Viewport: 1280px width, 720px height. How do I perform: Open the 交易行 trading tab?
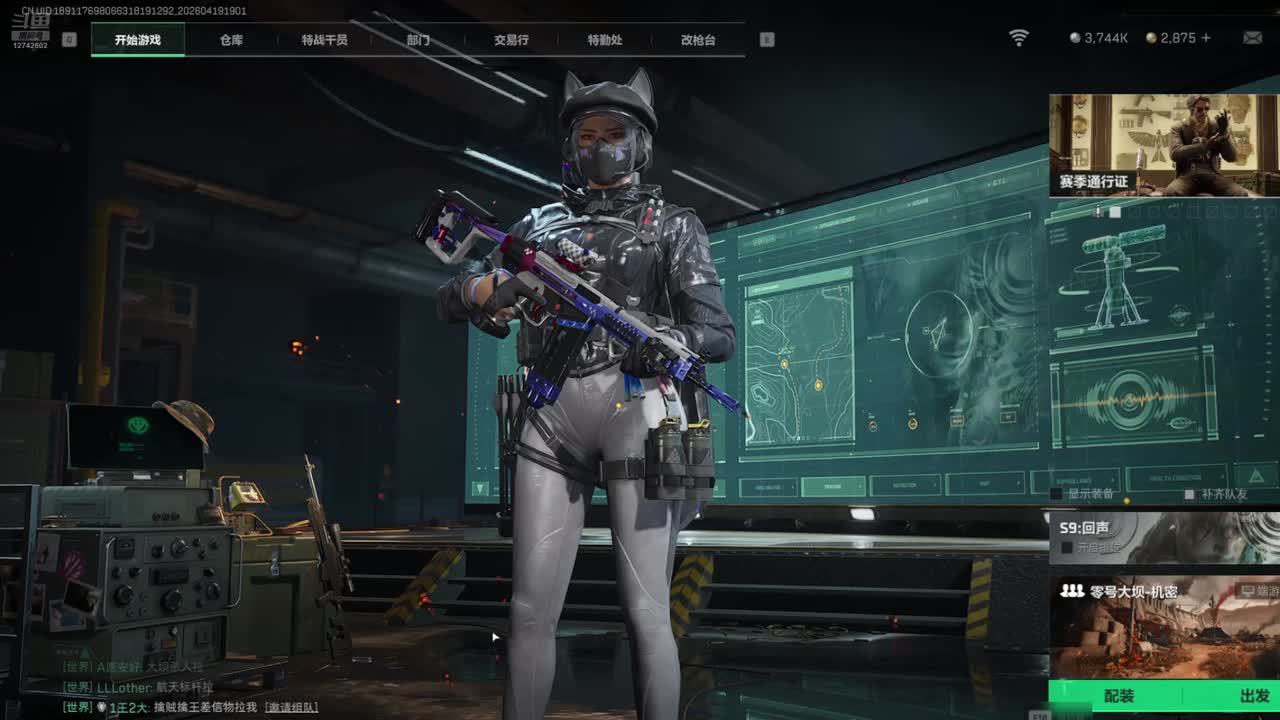point(511,40)
